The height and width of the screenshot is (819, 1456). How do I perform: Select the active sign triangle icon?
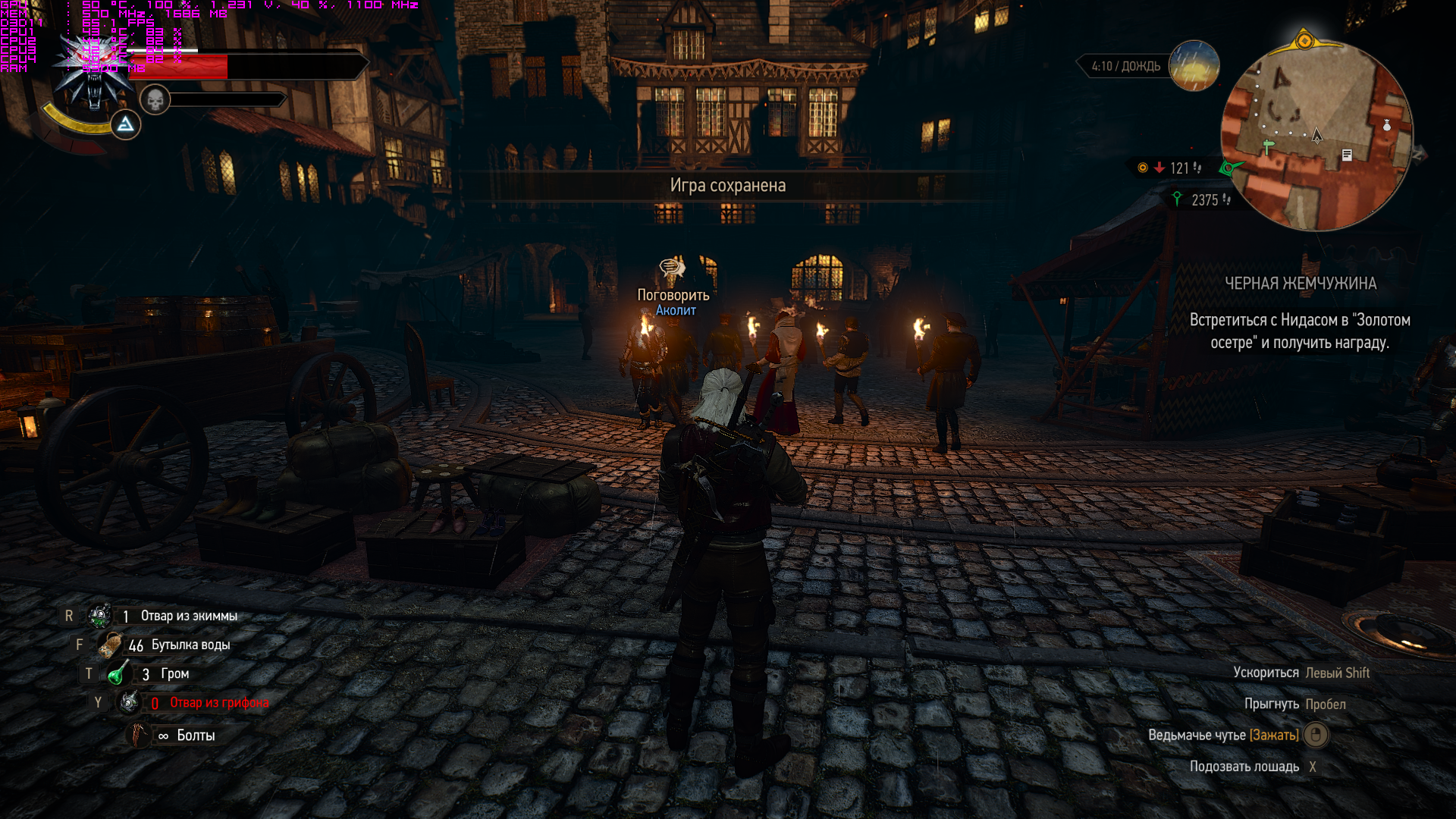[126, 124]
